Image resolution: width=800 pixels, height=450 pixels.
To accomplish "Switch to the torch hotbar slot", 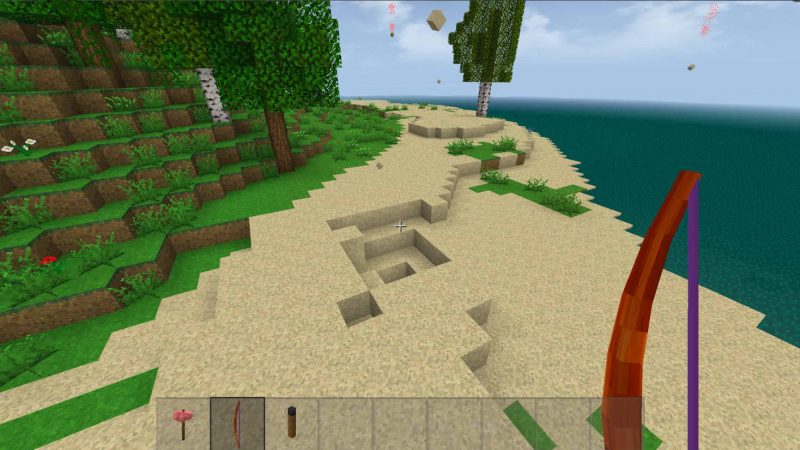I will [x=291, y=423].
